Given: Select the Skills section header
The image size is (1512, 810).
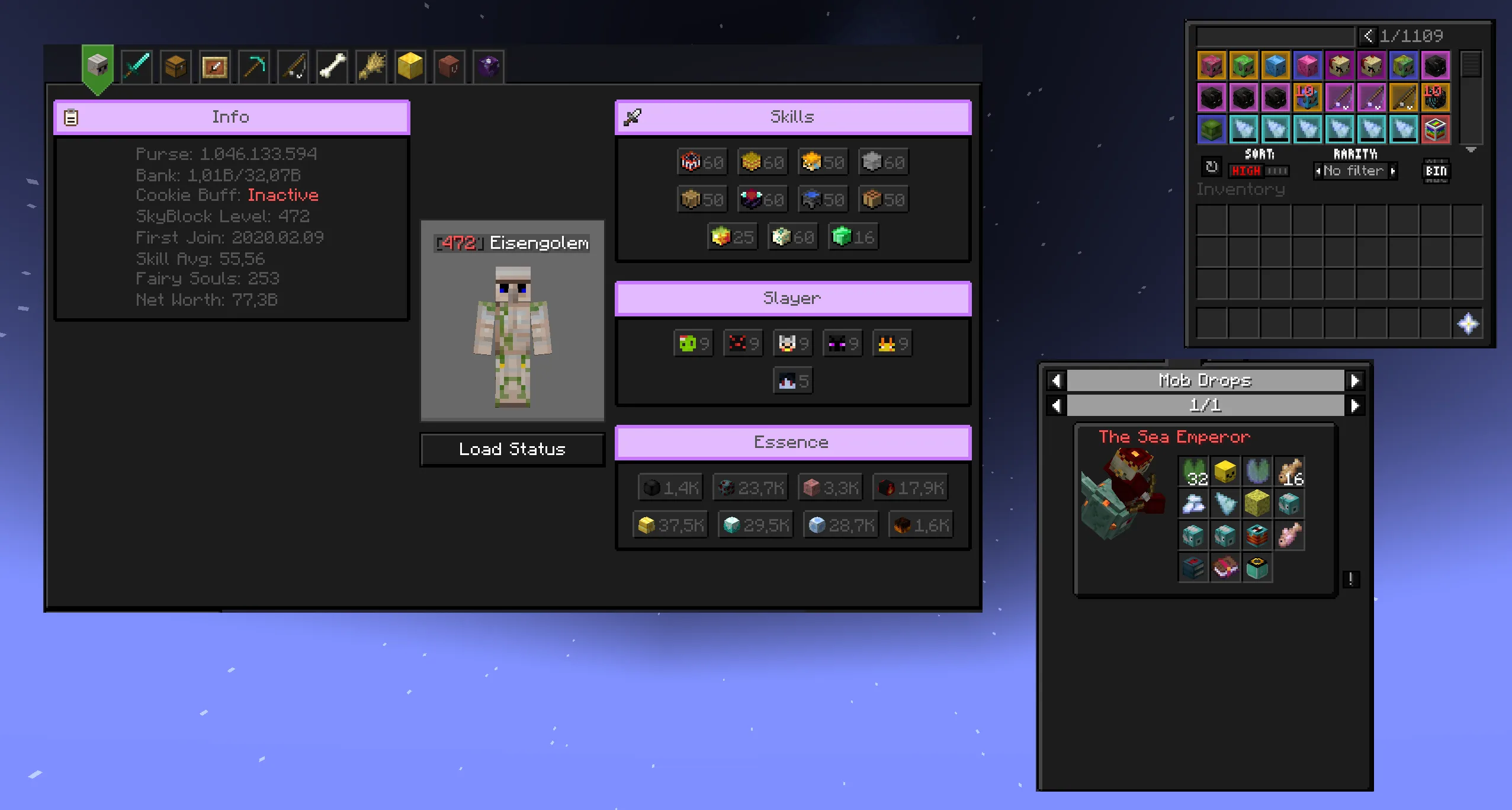Looking at the screenshot, I should [792, 116].
